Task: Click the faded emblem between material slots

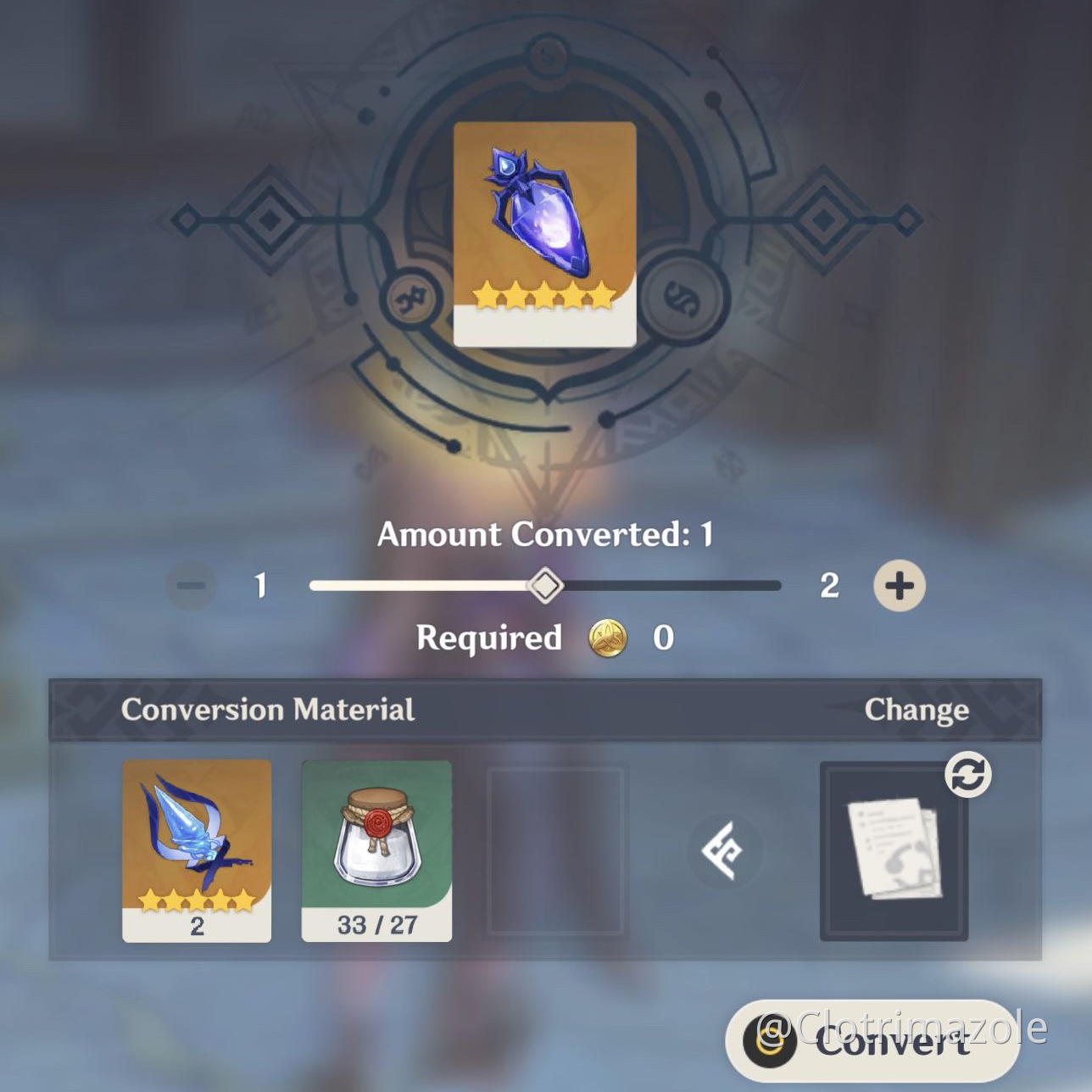Action: pos(723,850)
